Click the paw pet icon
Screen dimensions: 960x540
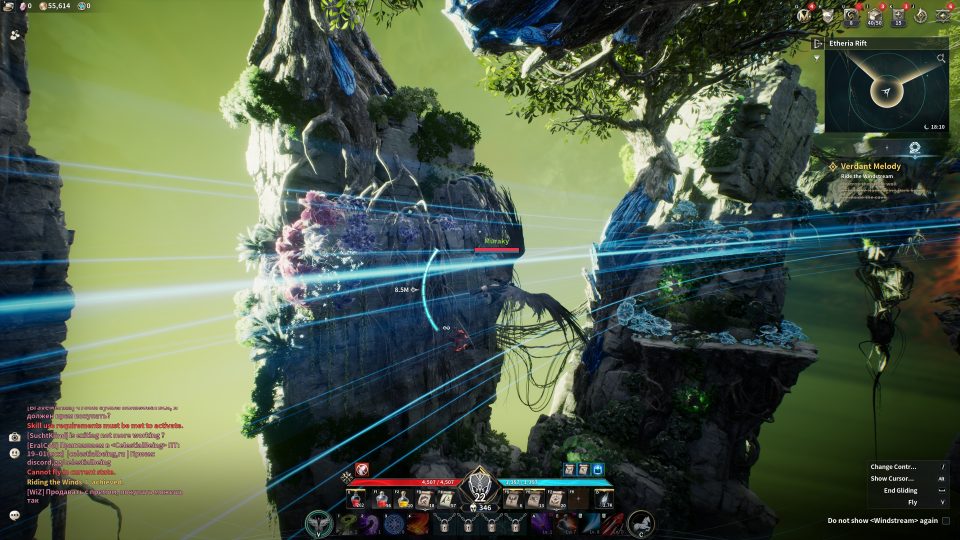14,34
